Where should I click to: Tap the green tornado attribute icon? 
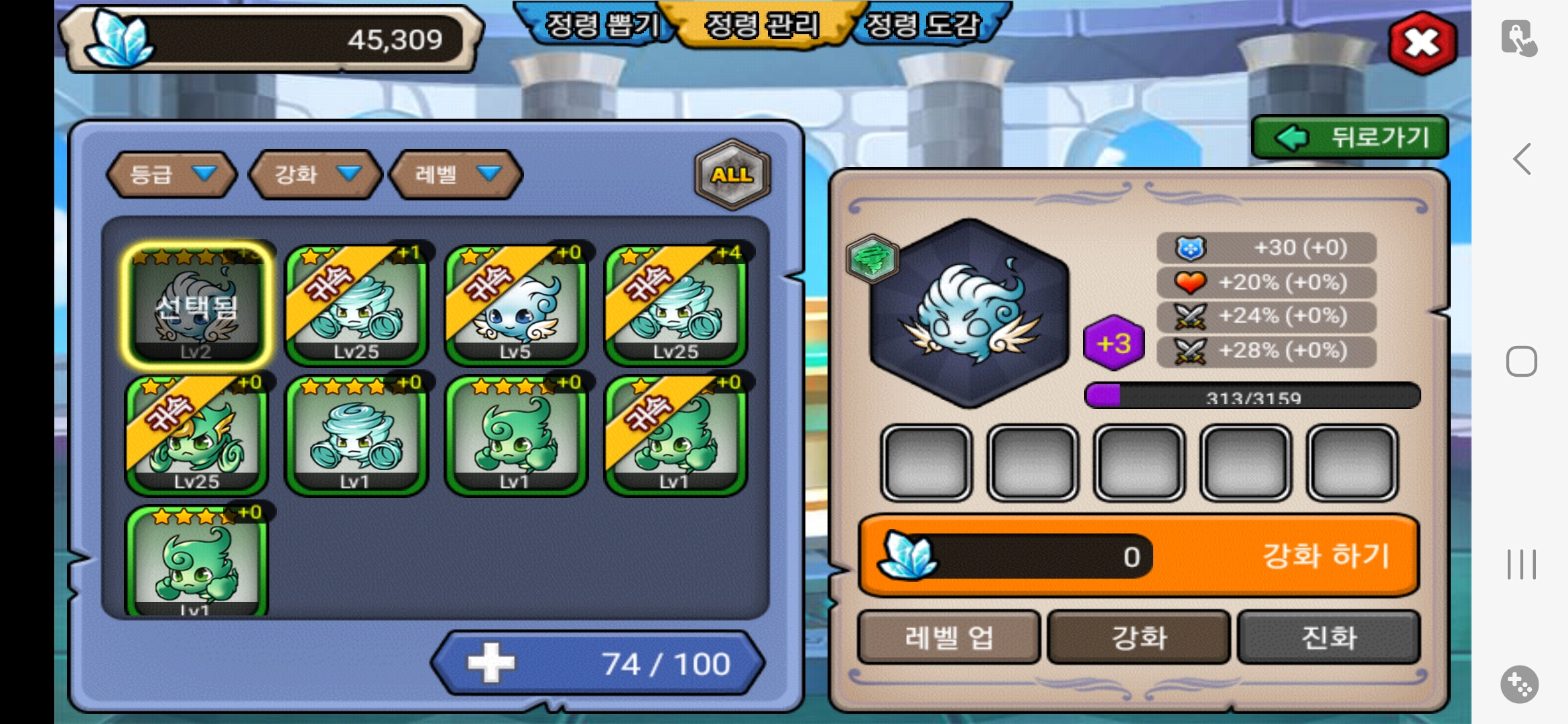click(x=872, y=258)
